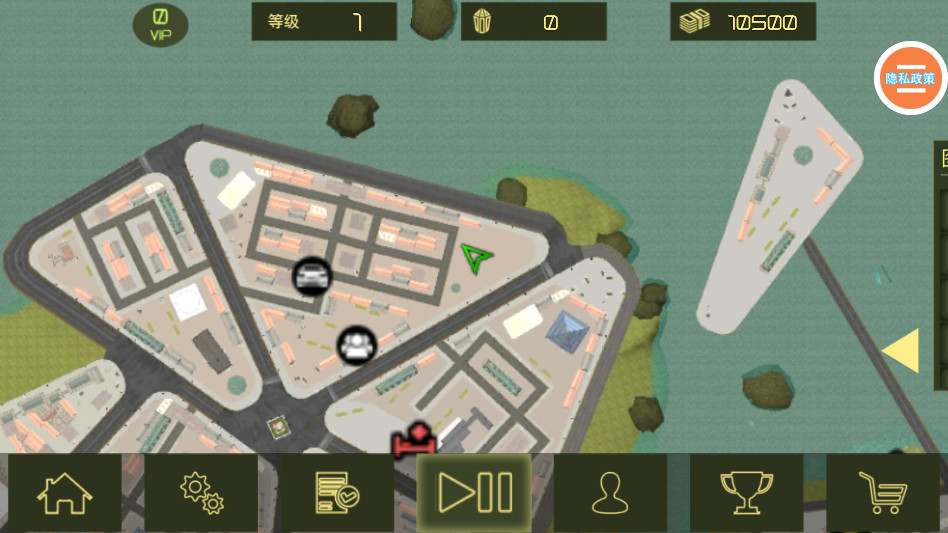Select the red bed marker on map
This screenshot has width=948, height=533.
click(x=414, y=439)
